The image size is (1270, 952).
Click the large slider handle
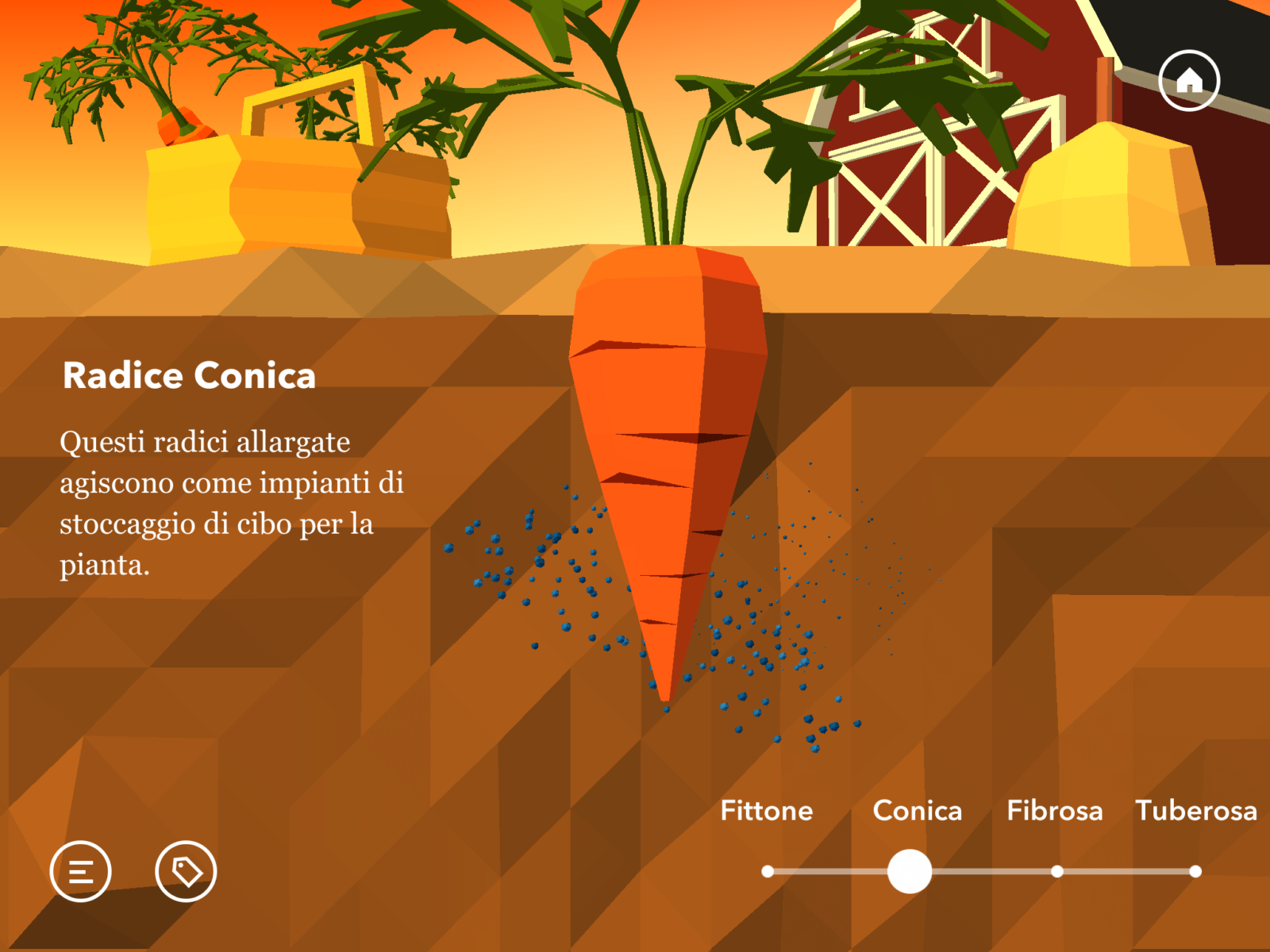point(910,871)
